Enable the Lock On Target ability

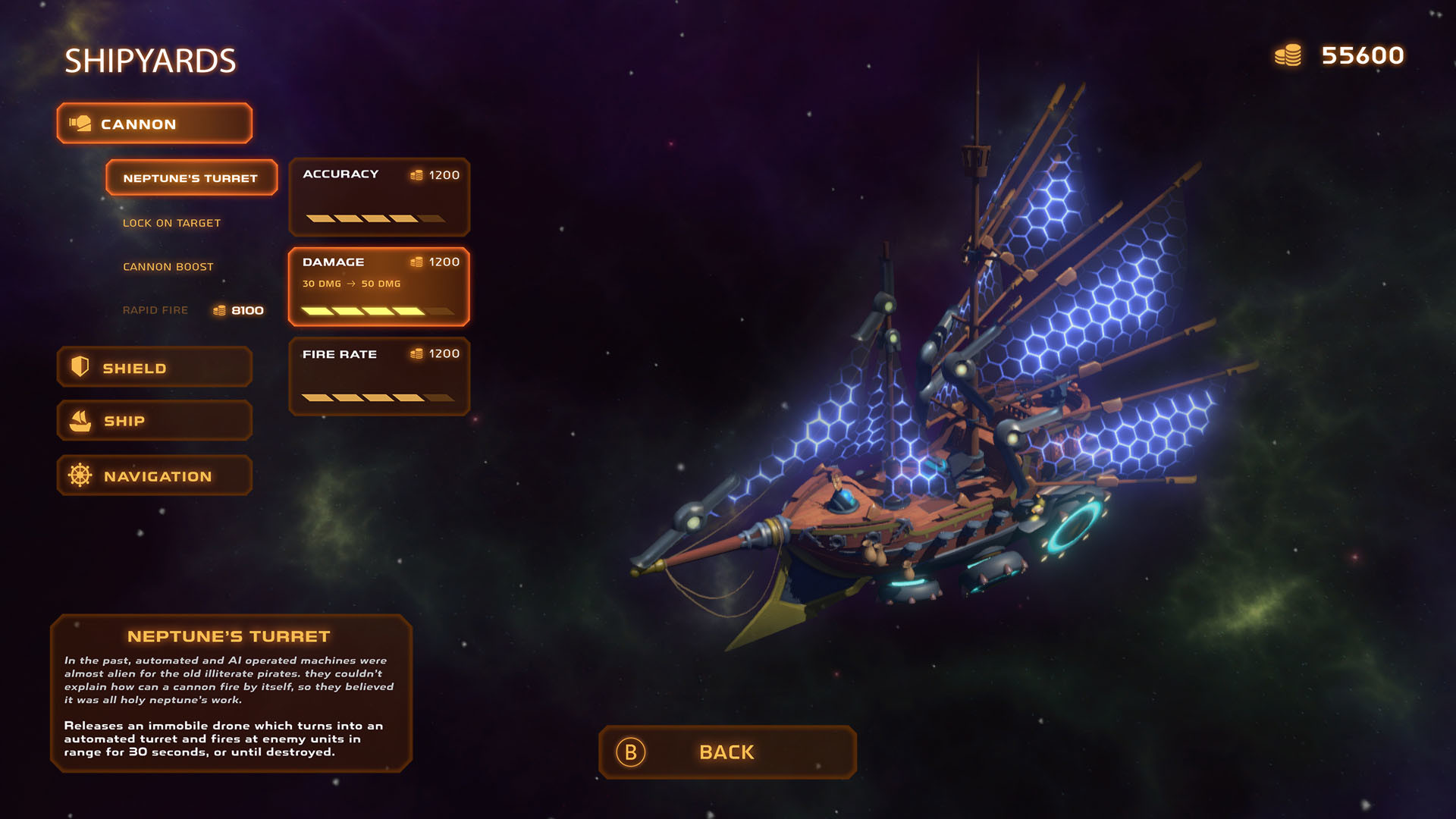(171, 222)
